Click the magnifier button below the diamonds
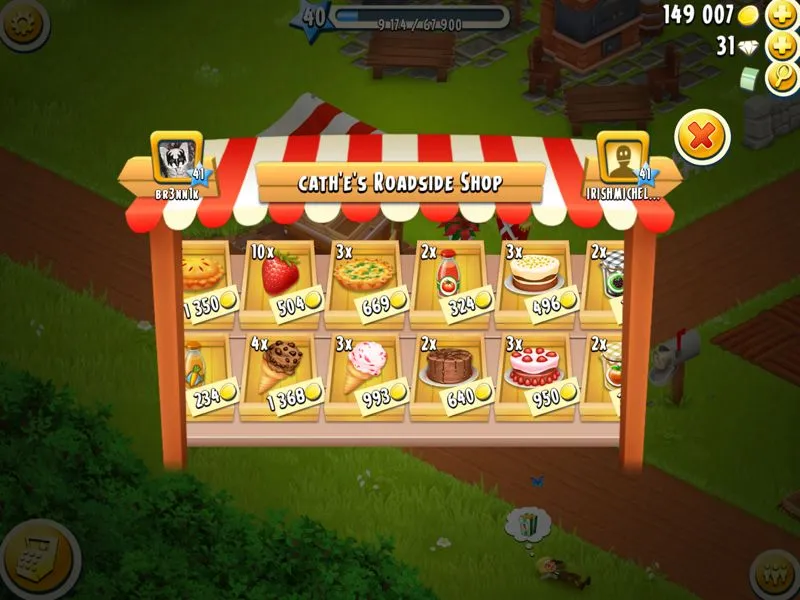The height and width of the screenshot is (600, 800). point(782,77)
